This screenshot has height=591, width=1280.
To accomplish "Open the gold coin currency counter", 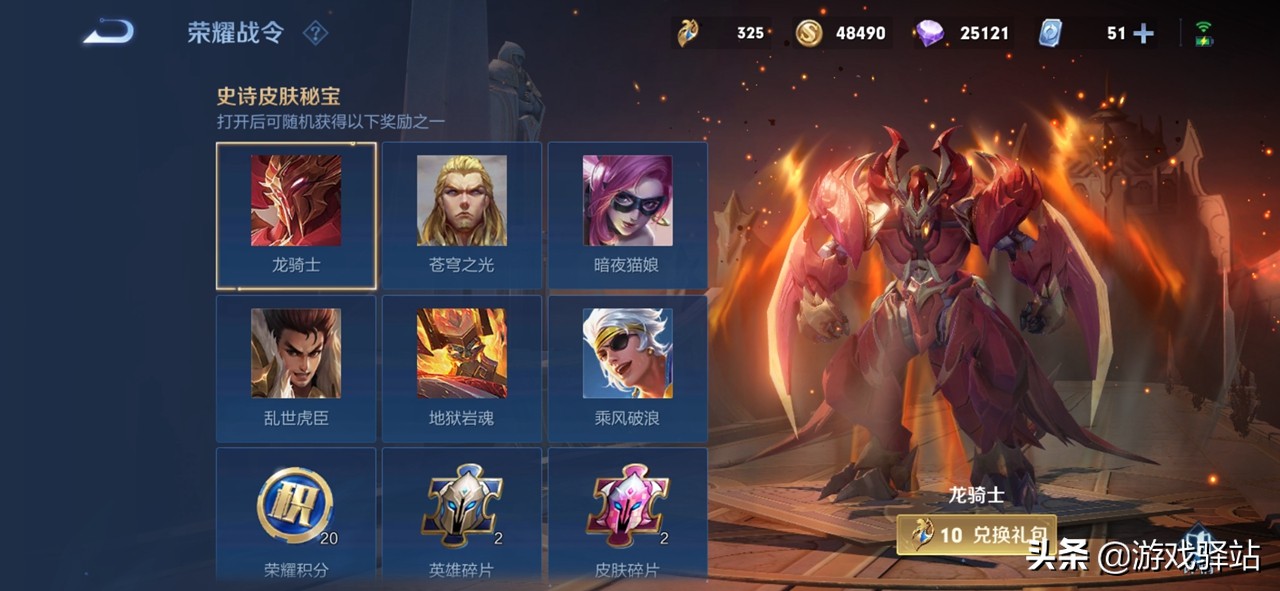I will tap(841, 33).
